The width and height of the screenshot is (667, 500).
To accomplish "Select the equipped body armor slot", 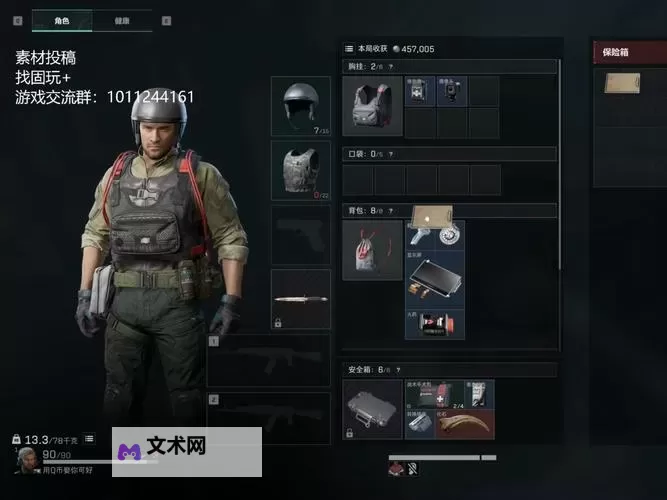I will coord(300,170).
